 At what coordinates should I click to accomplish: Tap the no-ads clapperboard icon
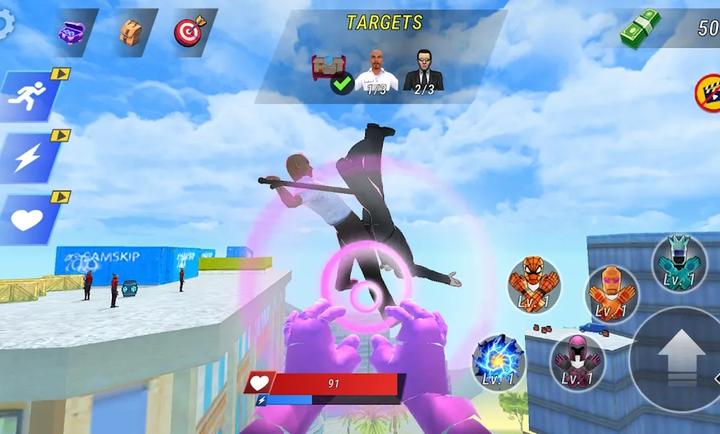tap(707, 94)
